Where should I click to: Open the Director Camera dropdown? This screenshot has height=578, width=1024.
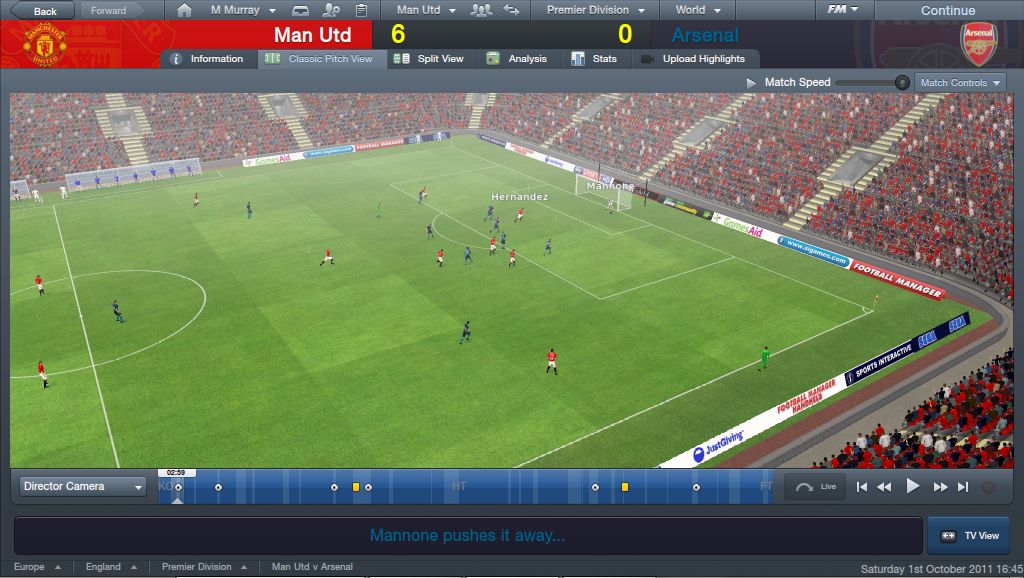click(x=83, y=487)
